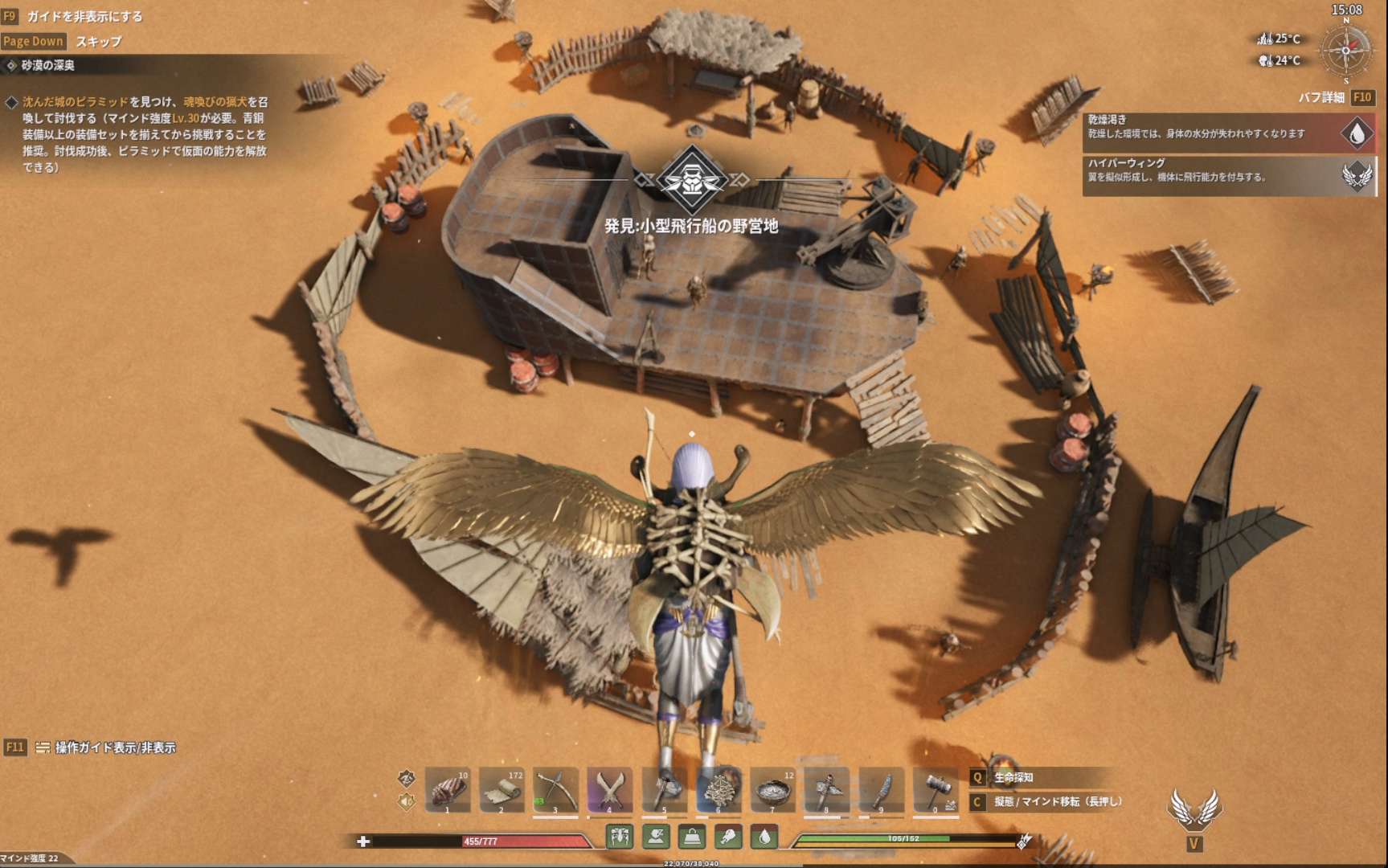Click the compass in the top corner
The height and width of the screenshot is (868, 1388).
pos(1346,50)
